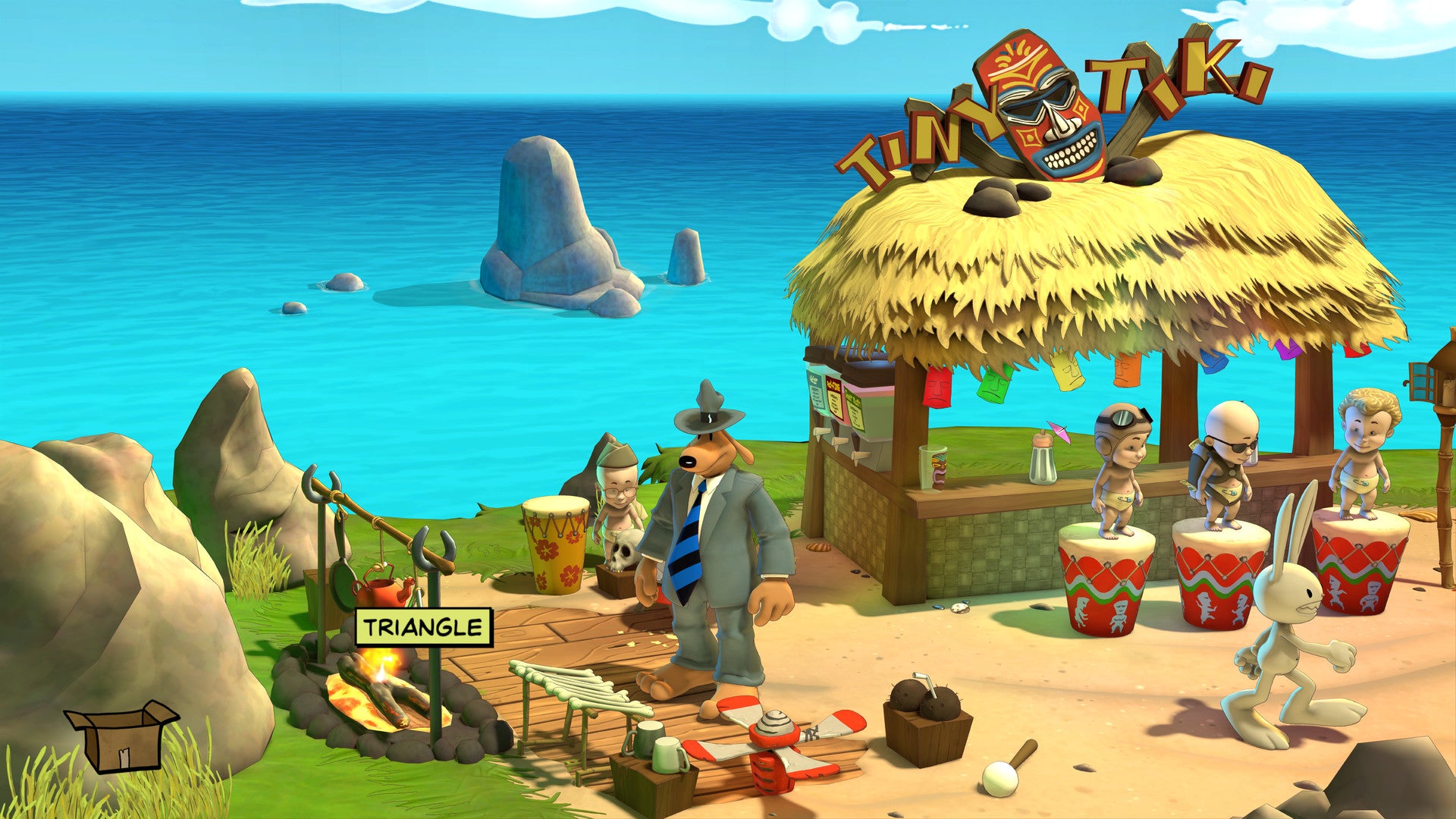Open the lid of the left drink dispenser

[x=816, y=353]
